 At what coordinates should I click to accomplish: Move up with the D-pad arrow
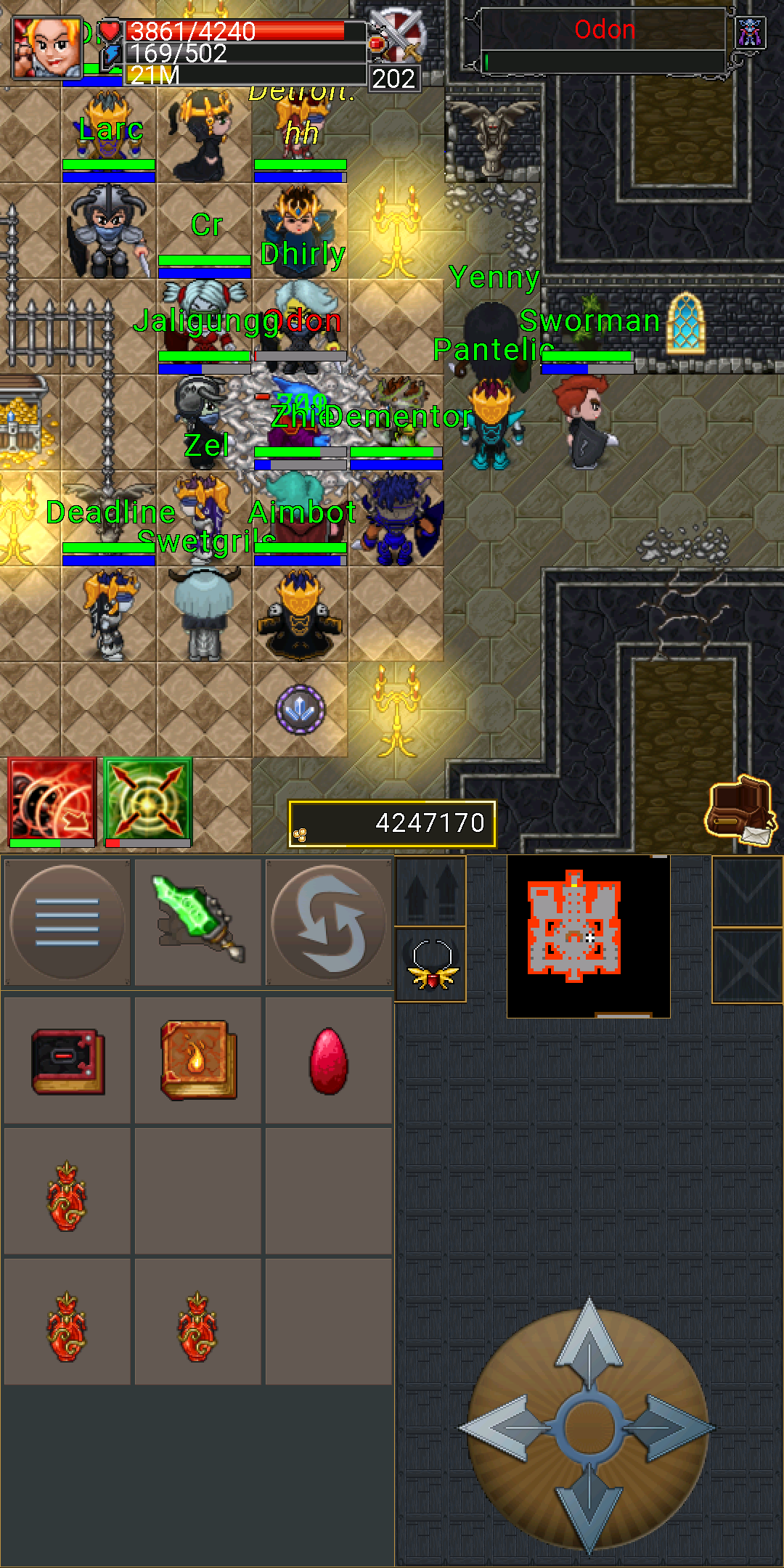click(x=589, y=1342)
